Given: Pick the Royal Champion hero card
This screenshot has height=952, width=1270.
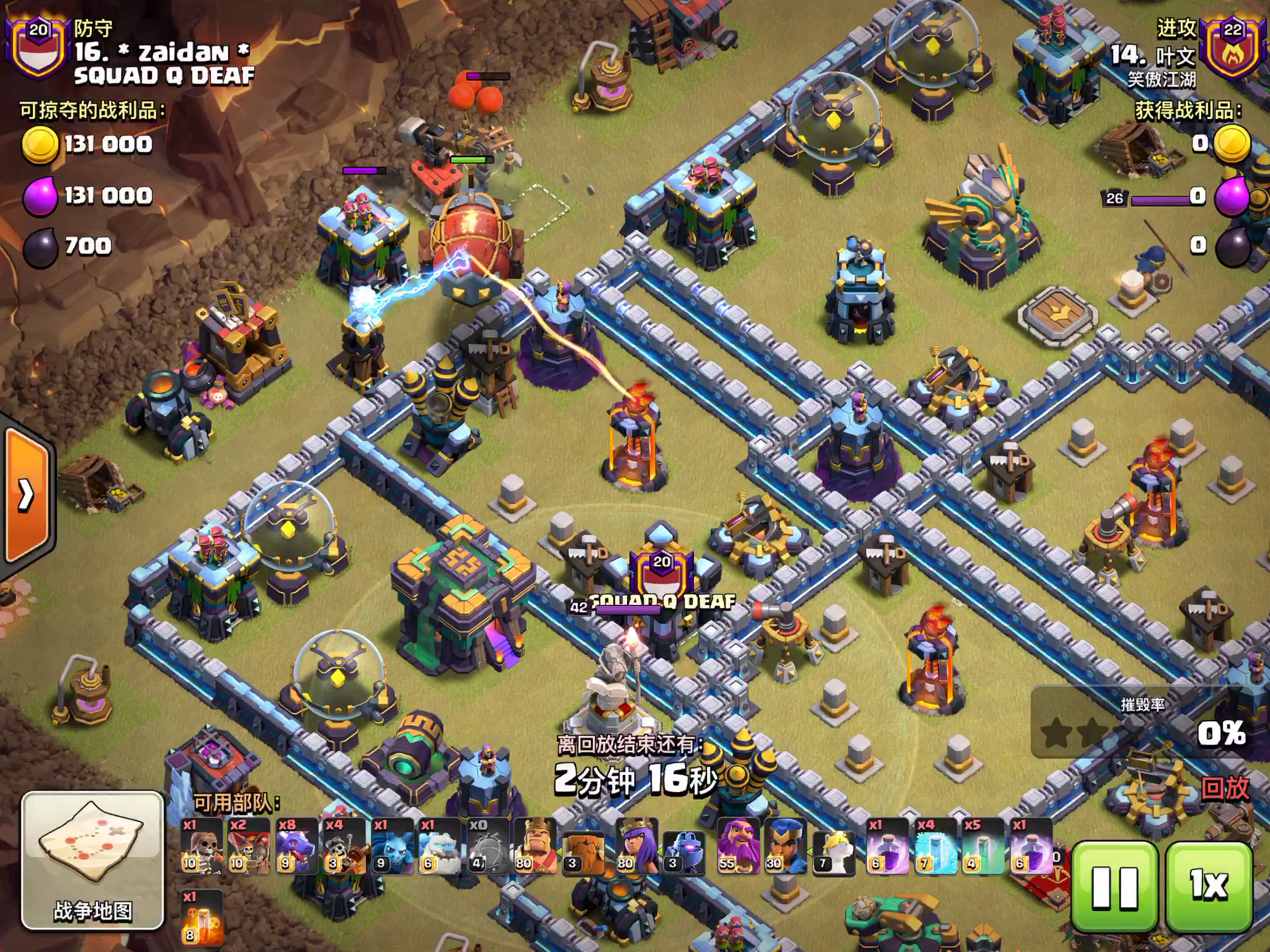Looking at the screenshot, I should (x=785, y=846).
